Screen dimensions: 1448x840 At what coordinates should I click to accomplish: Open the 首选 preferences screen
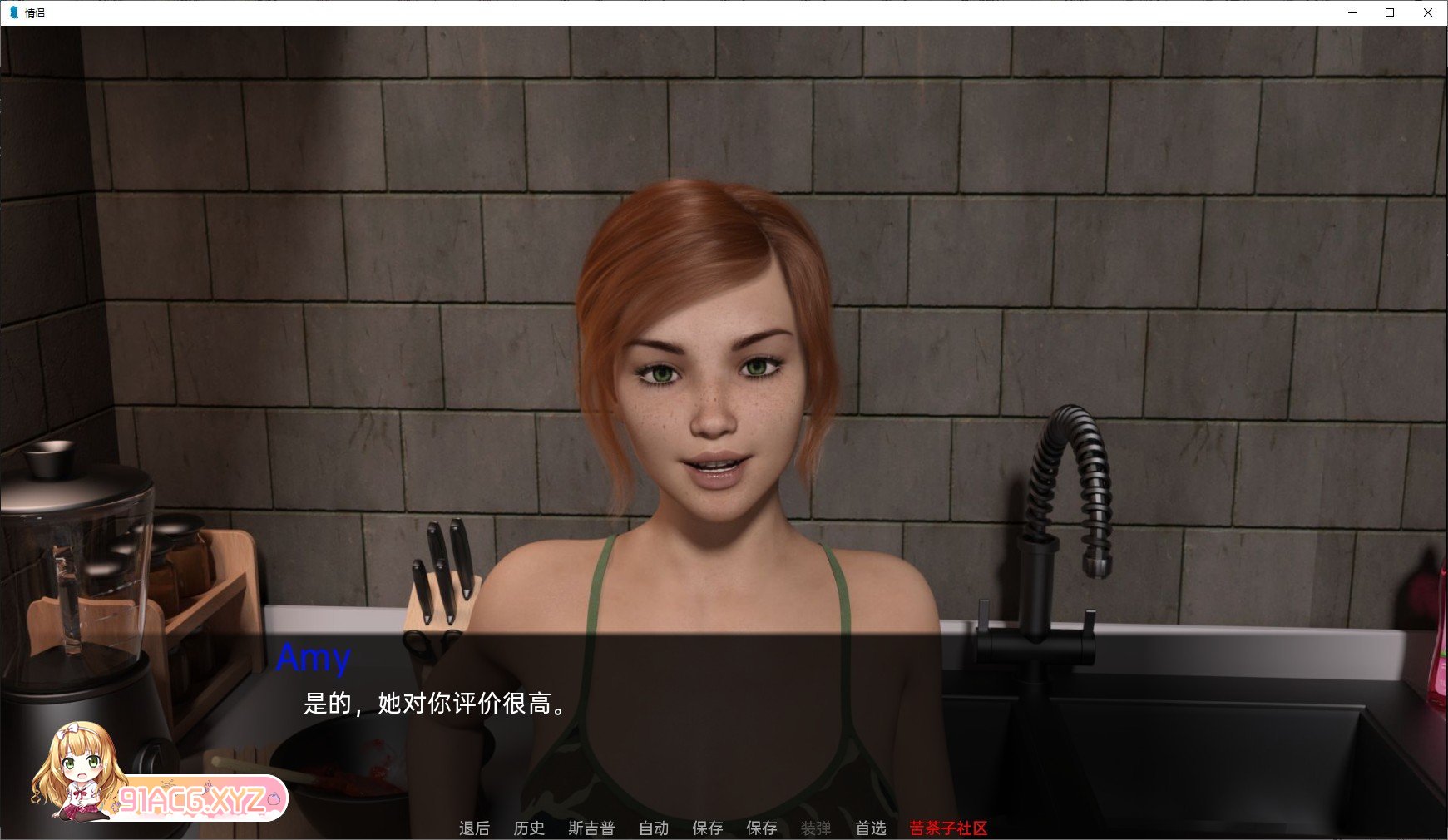click(870, 828)
